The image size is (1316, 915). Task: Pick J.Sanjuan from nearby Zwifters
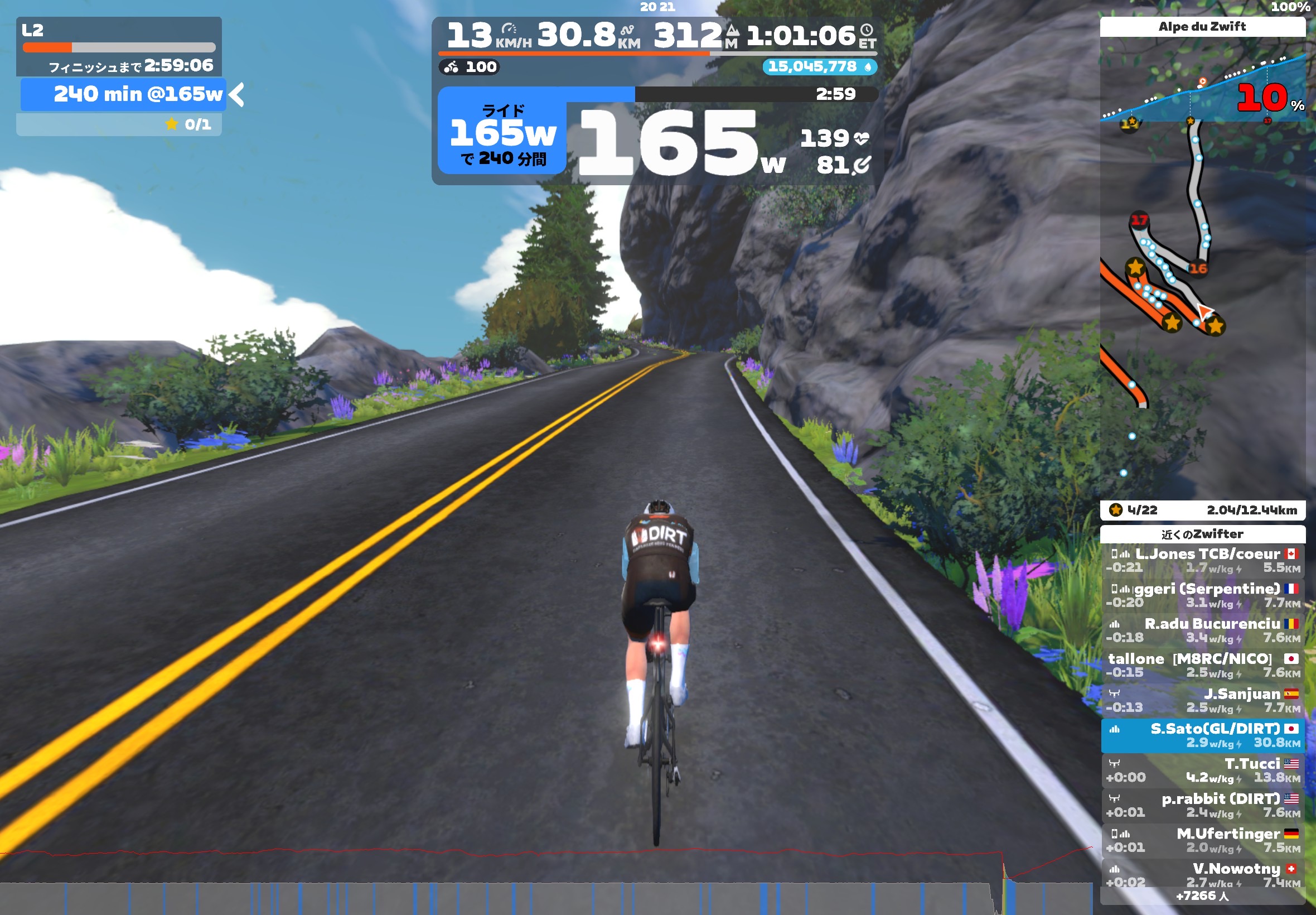(x=1202, y=701)
